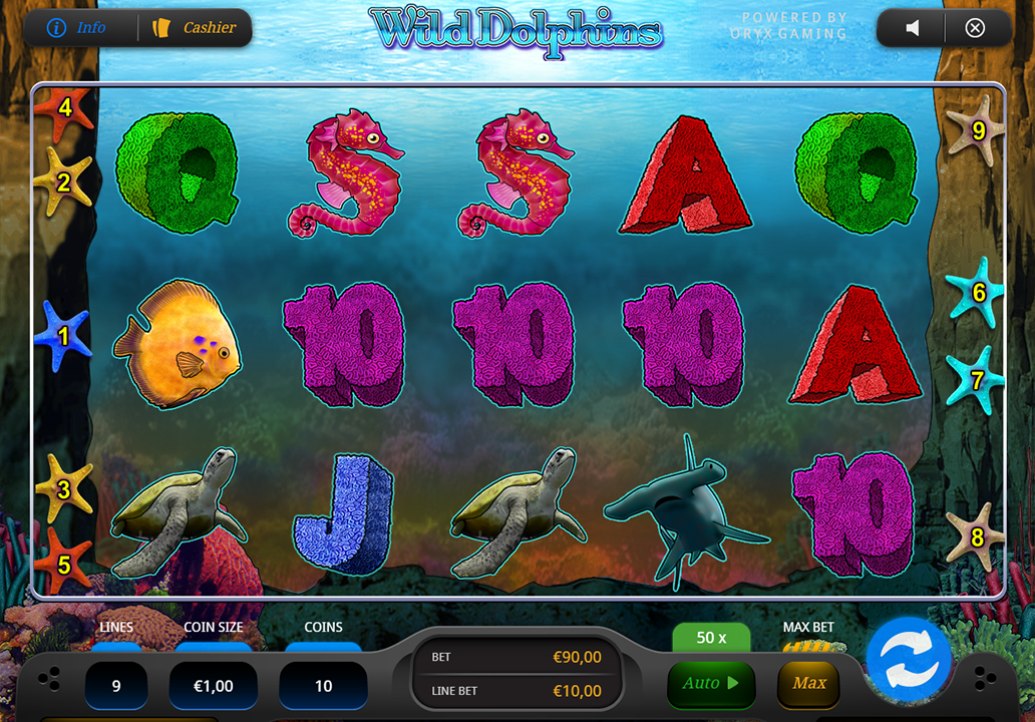Select payline star number 9
The image size is (1035, 722).
977,130
